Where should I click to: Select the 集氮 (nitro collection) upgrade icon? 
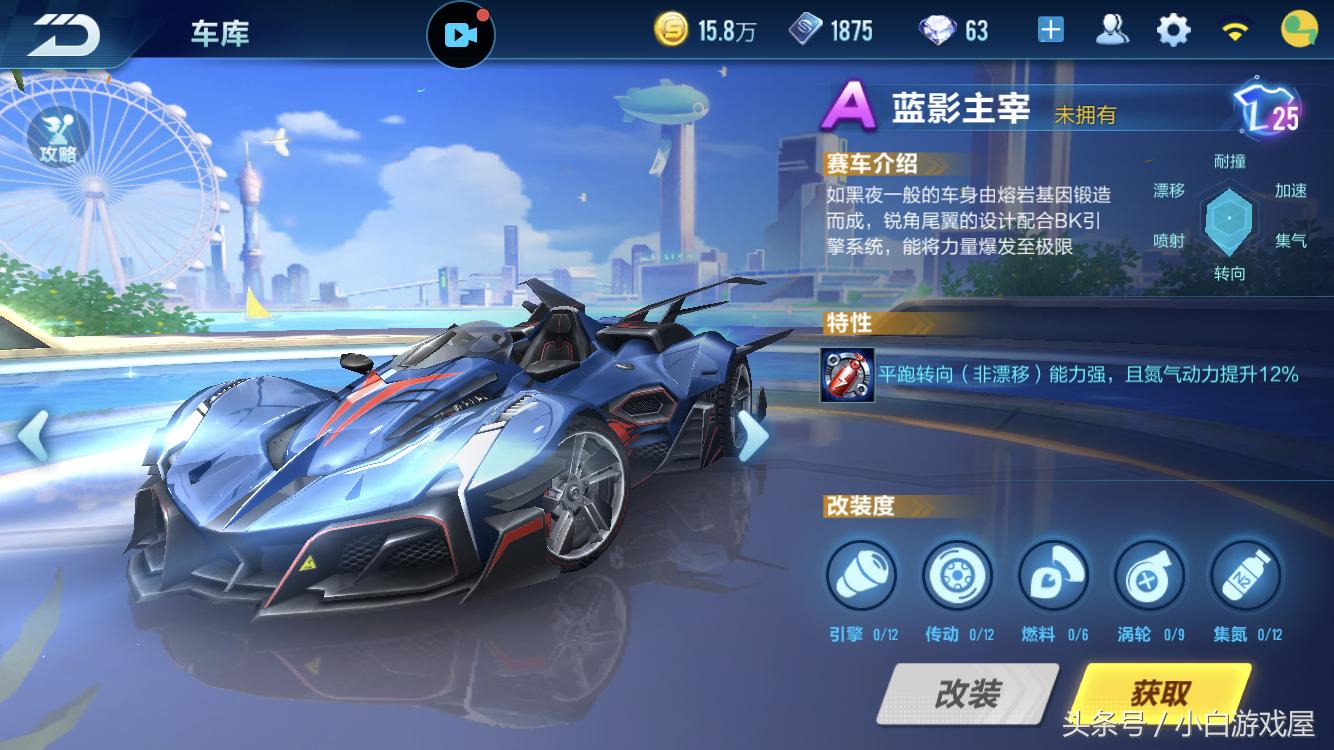(1243, 577)
